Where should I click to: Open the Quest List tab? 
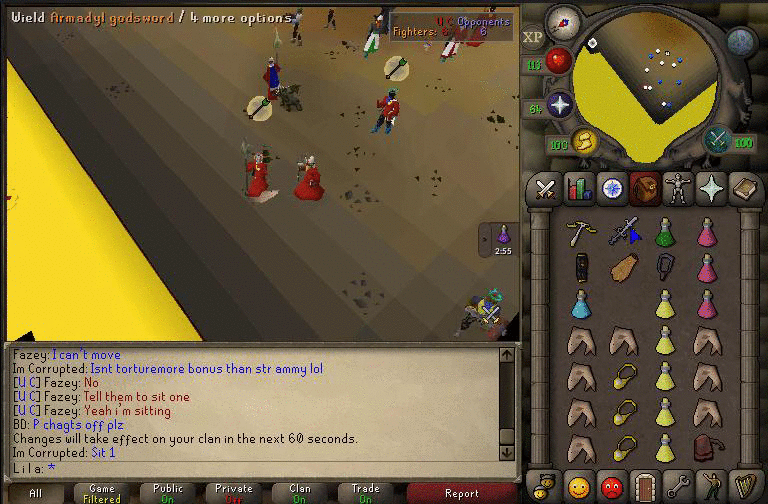(612, 188)
